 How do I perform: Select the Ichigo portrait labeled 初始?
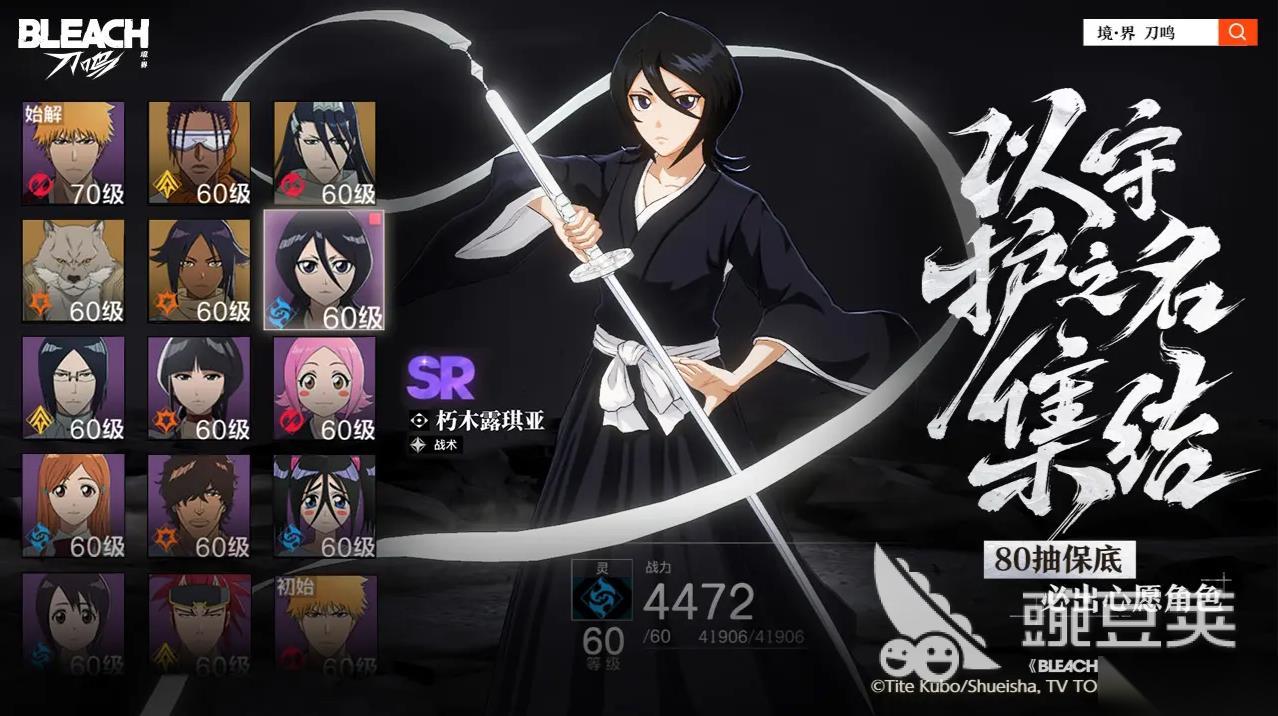[325, 620]
